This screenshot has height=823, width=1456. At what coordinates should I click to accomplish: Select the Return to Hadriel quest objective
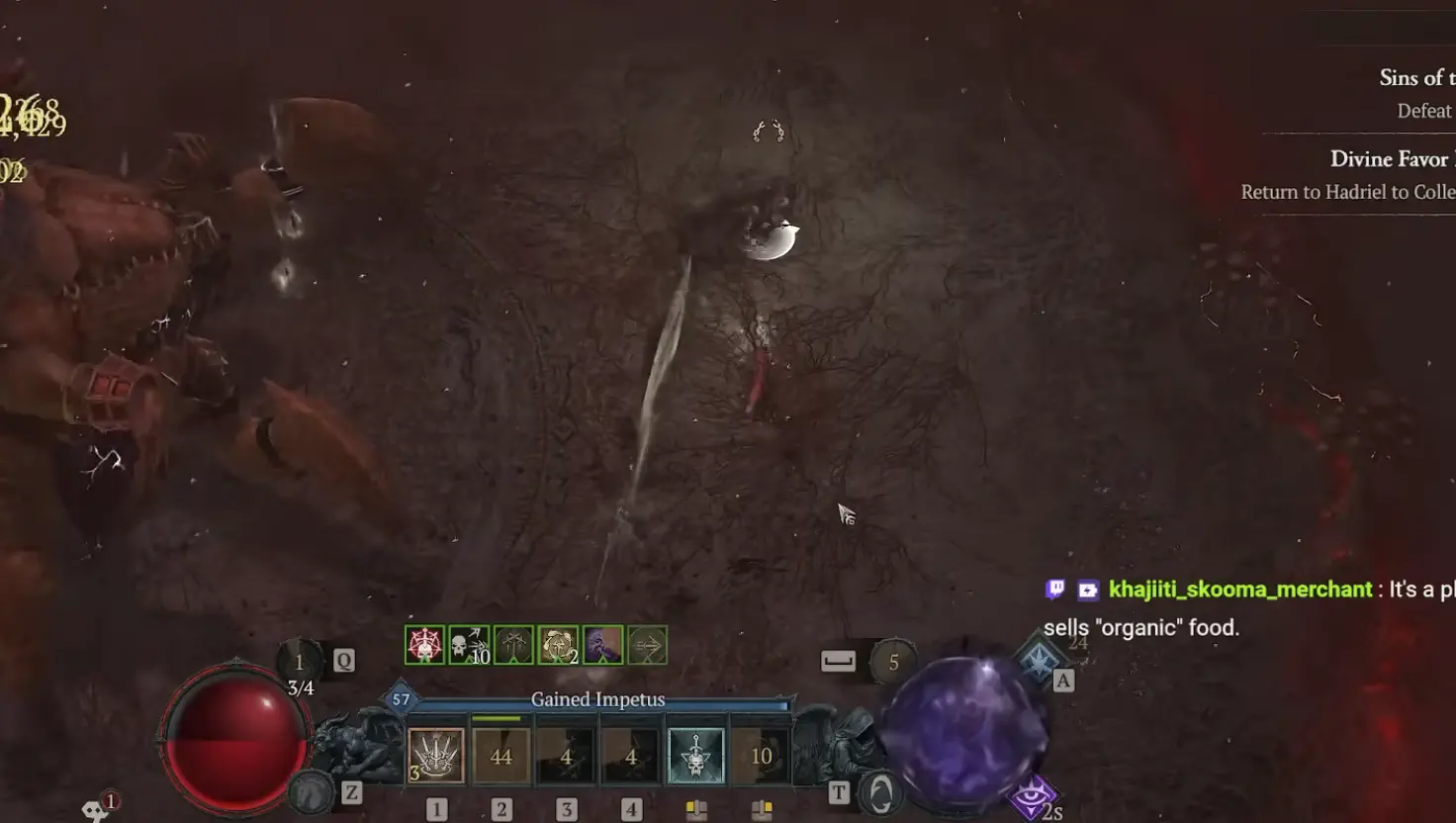point(1348,192)
